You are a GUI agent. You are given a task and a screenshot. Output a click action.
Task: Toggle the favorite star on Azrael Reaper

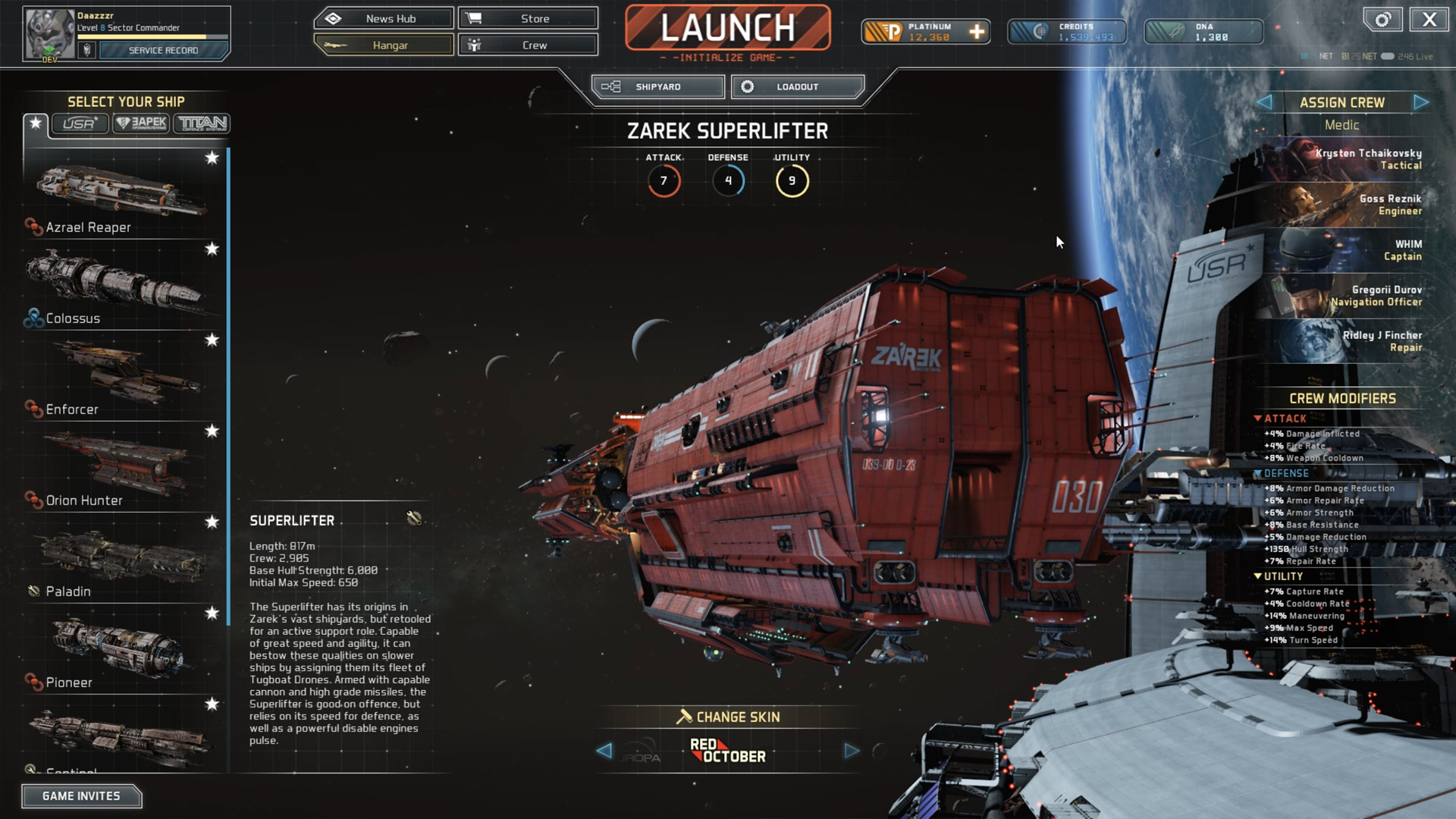coord(213,158)
